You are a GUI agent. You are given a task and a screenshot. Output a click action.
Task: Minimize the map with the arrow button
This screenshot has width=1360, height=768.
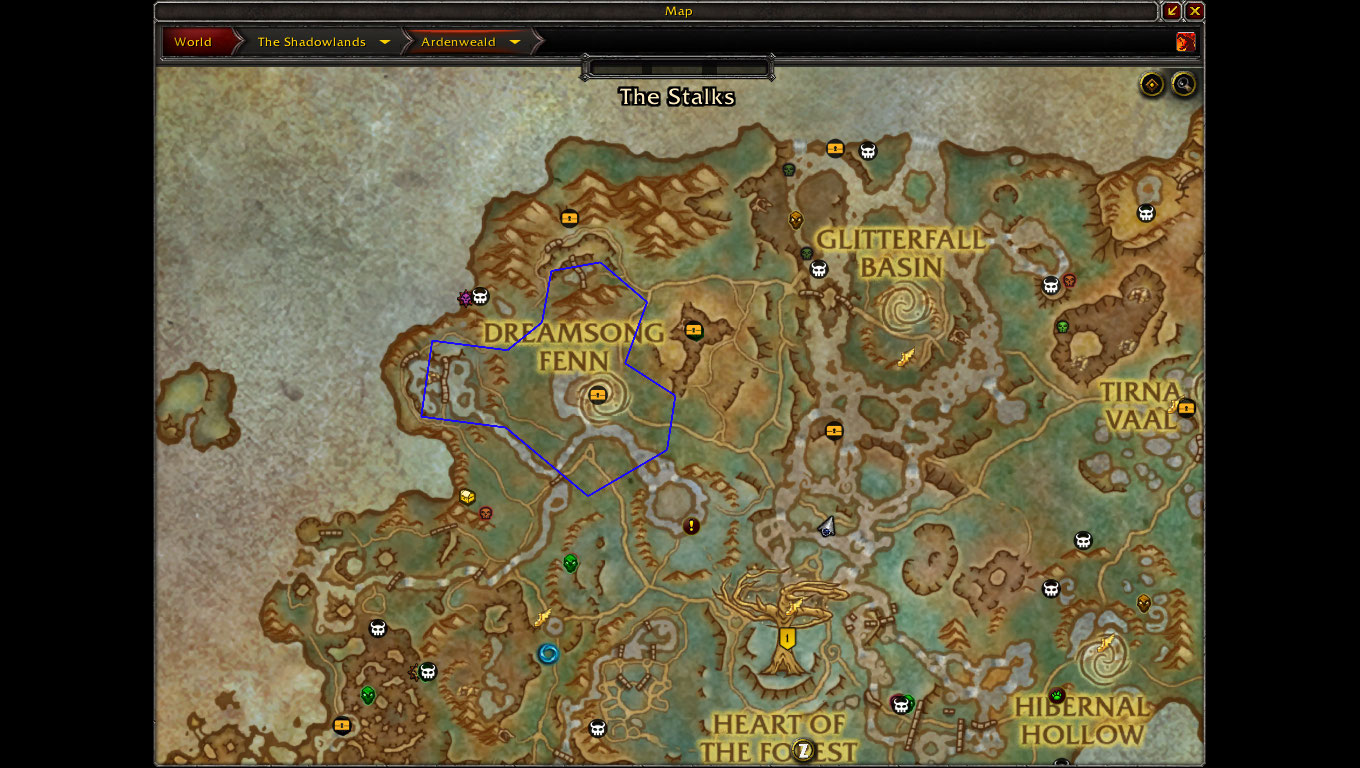point(1172,11)
